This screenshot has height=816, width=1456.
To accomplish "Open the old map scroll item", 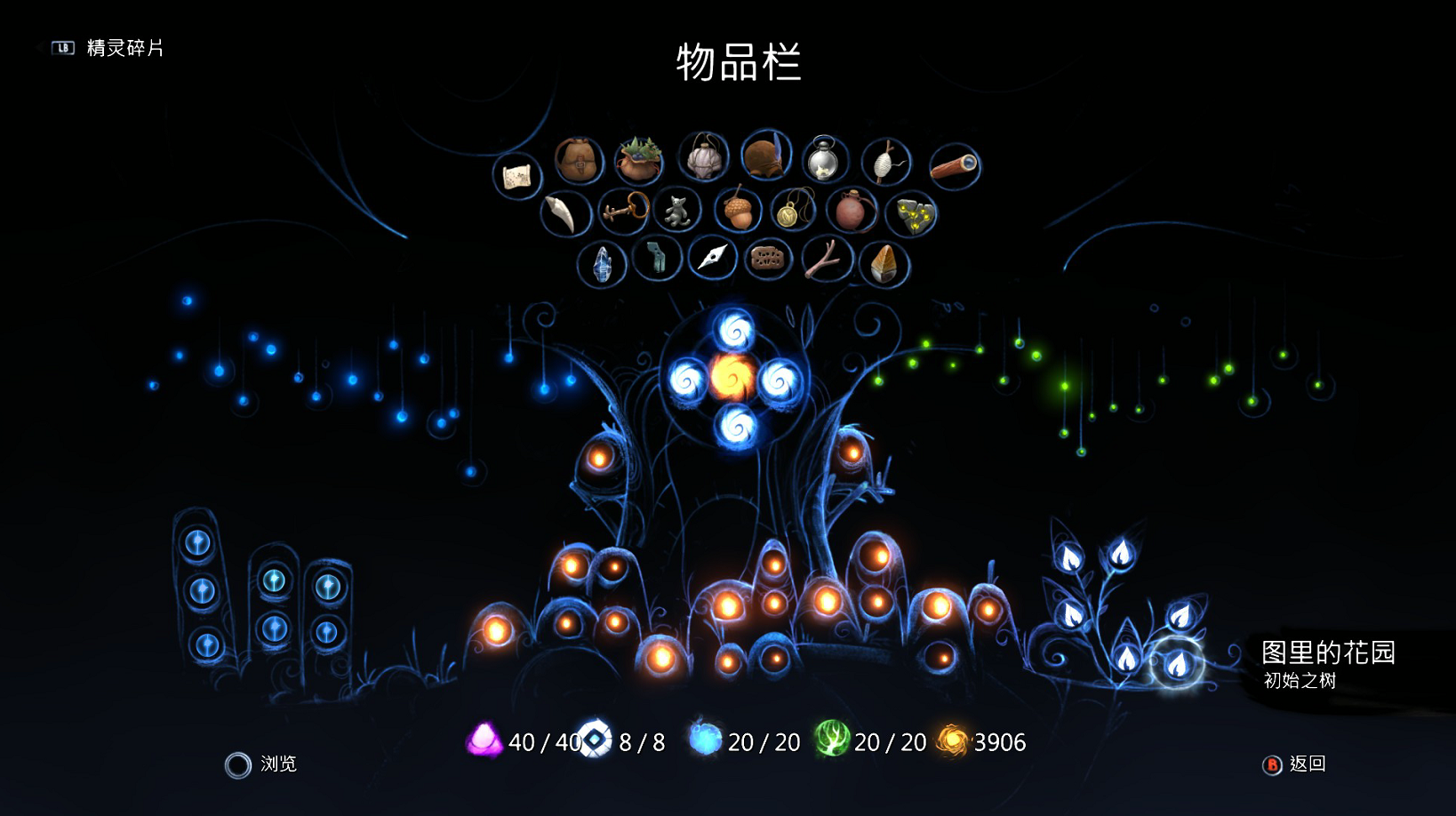I will coord(518,175).
